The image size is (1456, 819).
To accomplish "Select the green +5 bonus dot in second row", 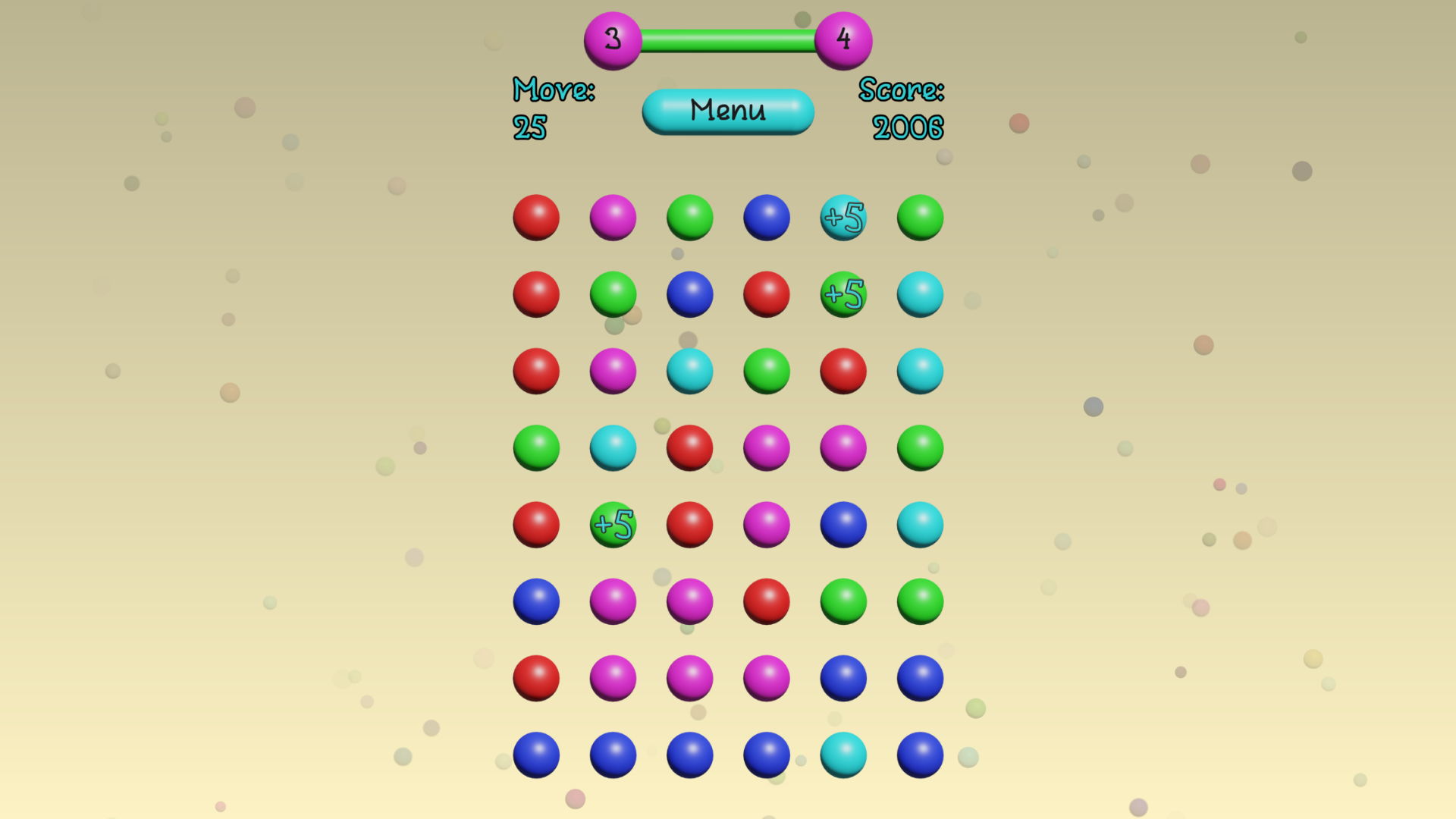I will click(x=843, y=294).
